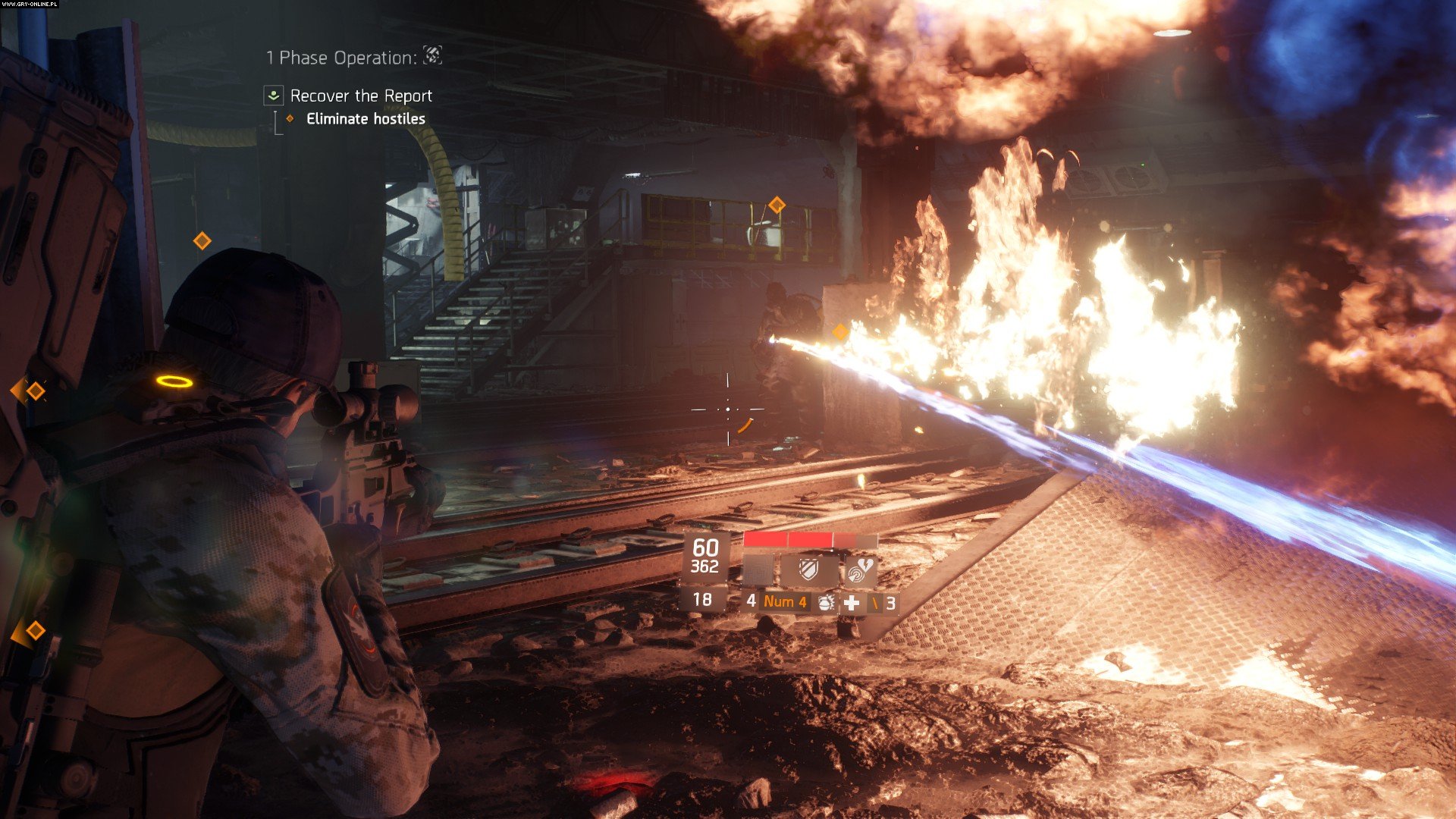Select the empty grid skill slot
The image size is (1456, 819).
pyautogui.click(x=757, y=570)
